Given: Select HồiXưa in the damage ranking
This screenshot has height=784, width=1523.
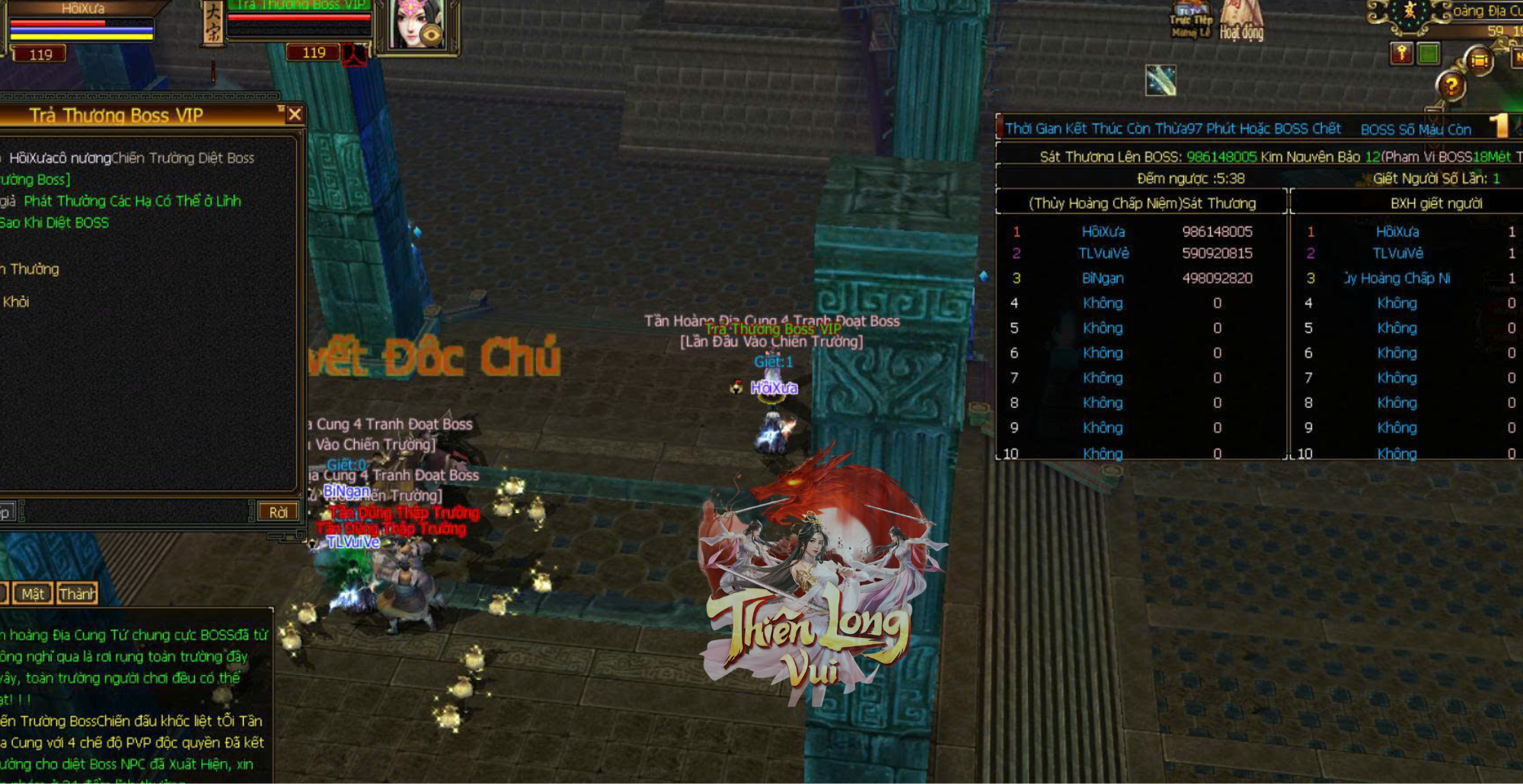Looking at the screenshot, I should 1103,231.
